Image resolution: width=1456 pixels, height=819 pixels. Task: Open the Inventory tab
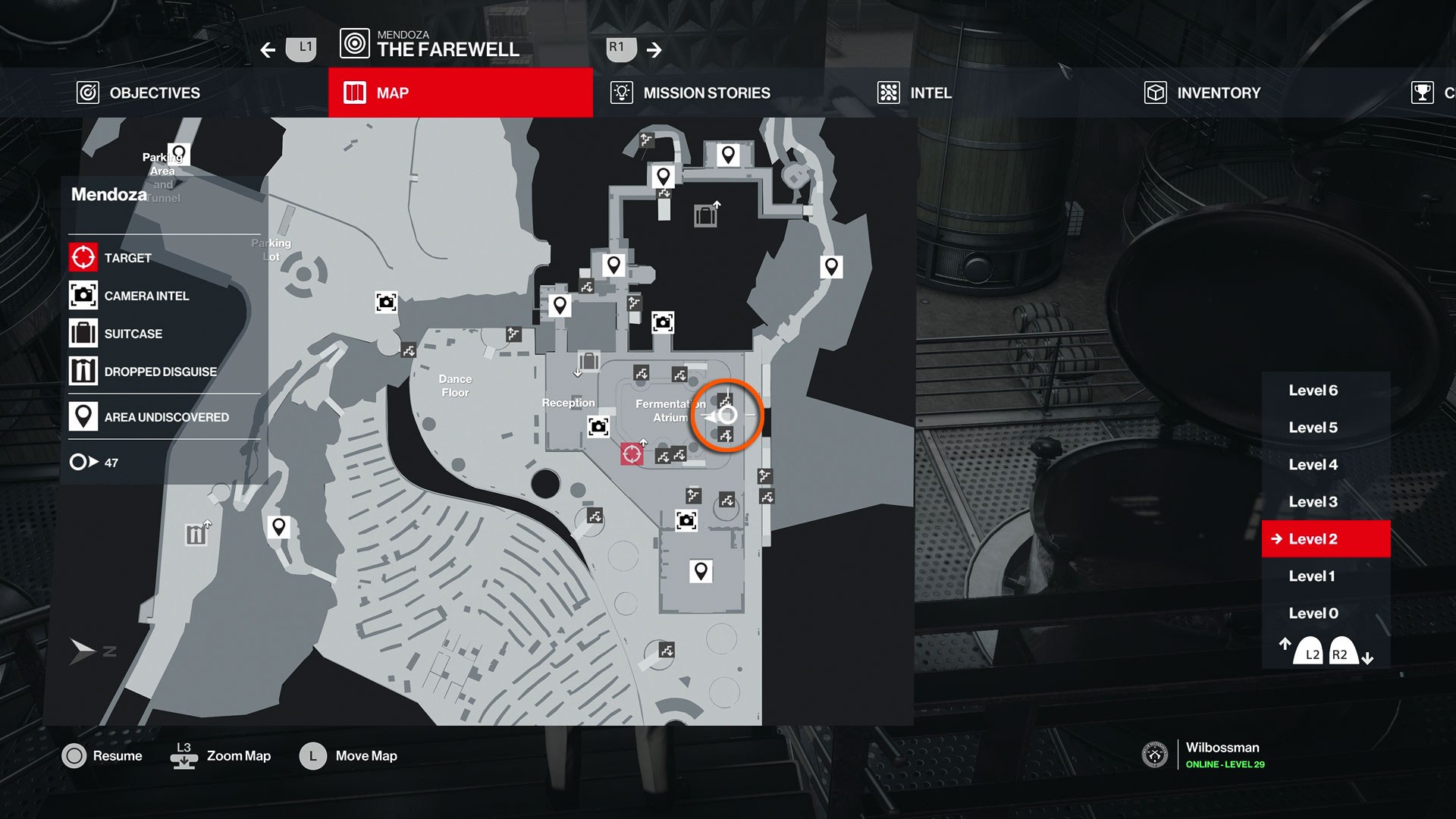(x=1202, y=93)
